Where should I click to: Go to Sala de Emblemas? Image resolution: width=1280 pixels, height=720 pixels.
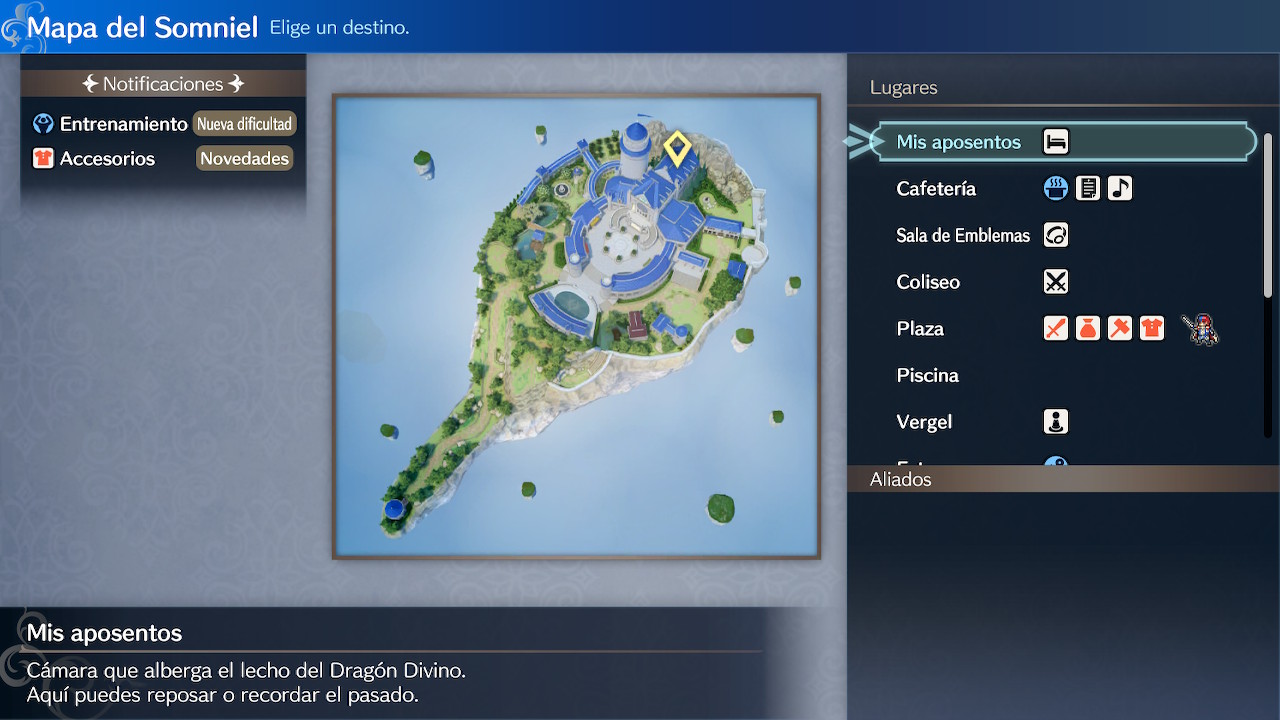coord(962,236)
